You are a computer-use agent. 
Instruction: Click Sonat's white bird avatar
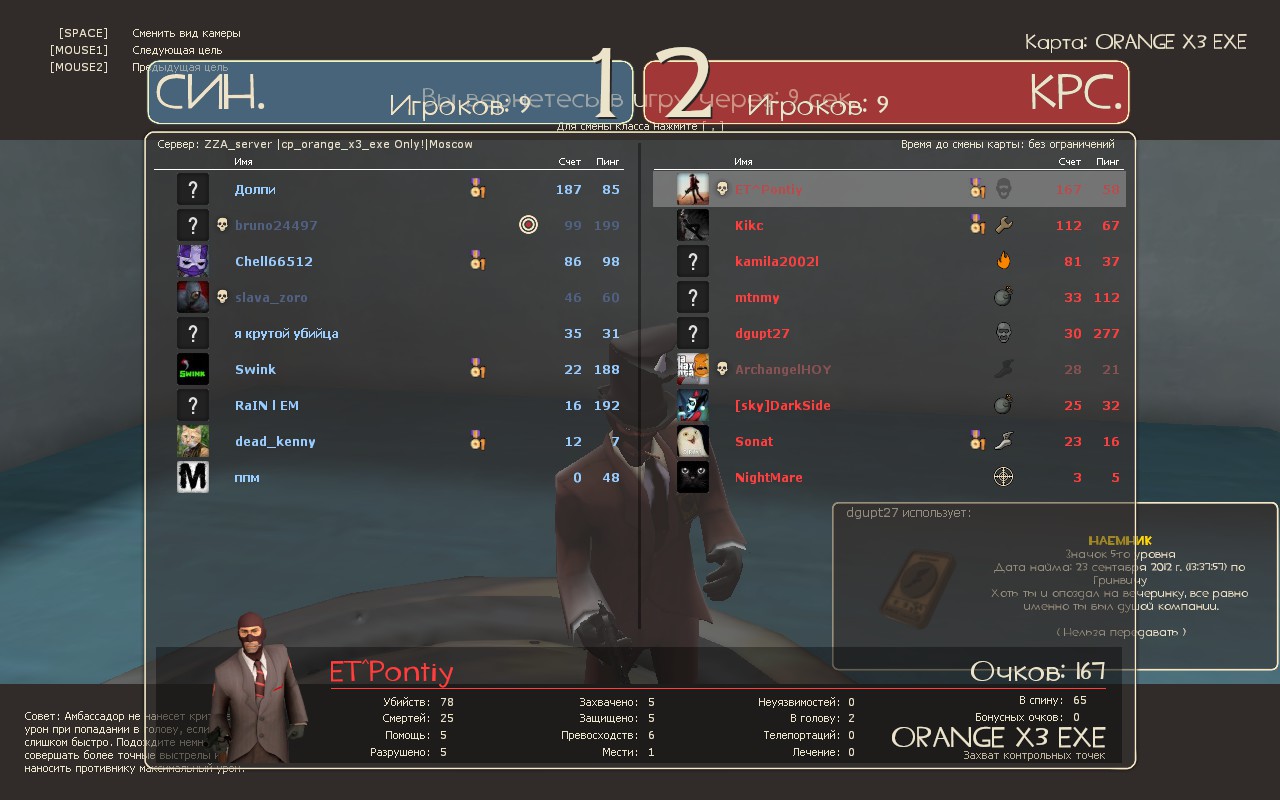(x=693, y=441)
